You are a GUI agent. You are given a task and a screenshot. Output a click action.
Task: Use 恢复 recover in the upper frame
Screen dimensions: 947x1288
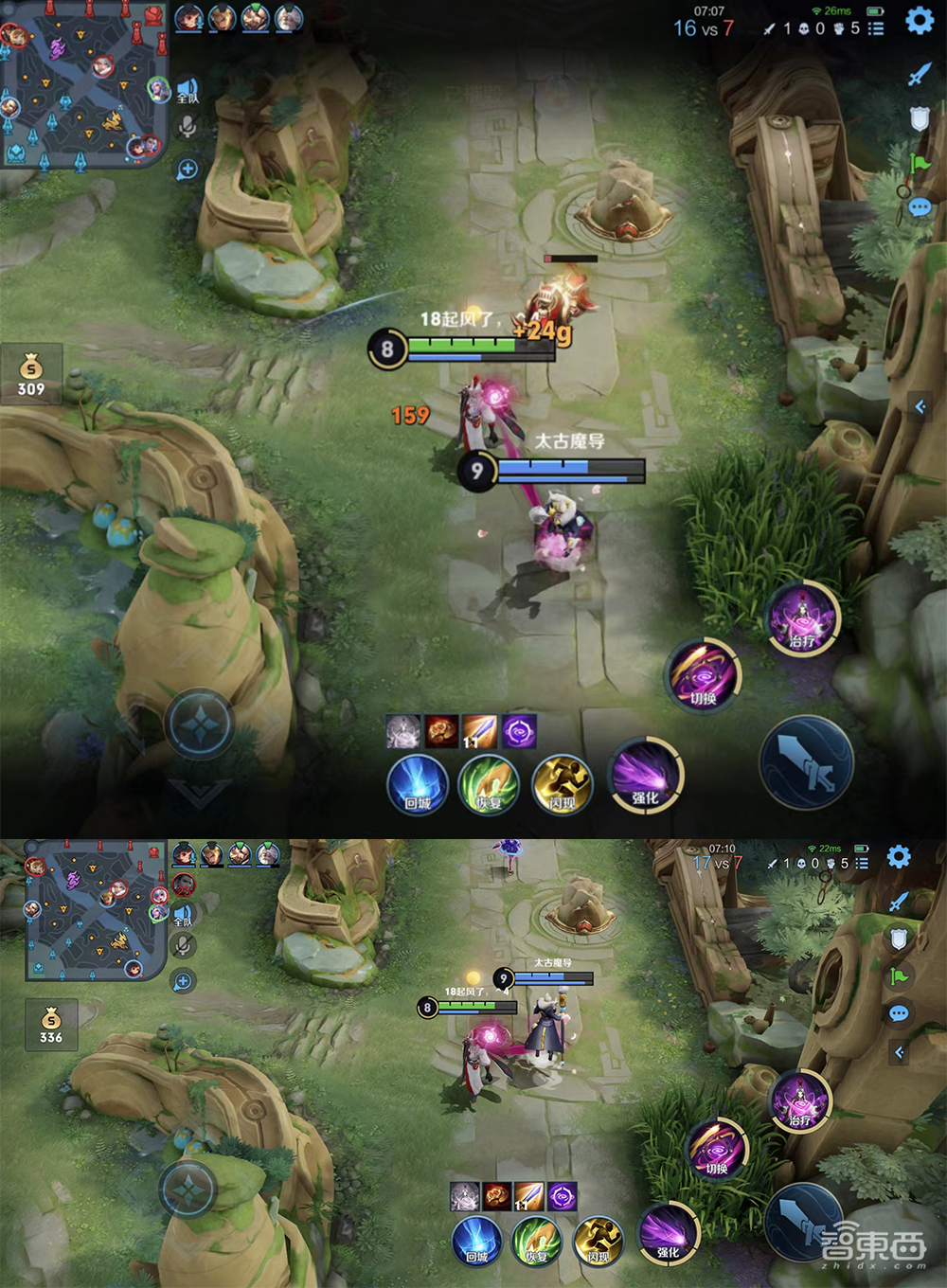[x=489, y=785]
